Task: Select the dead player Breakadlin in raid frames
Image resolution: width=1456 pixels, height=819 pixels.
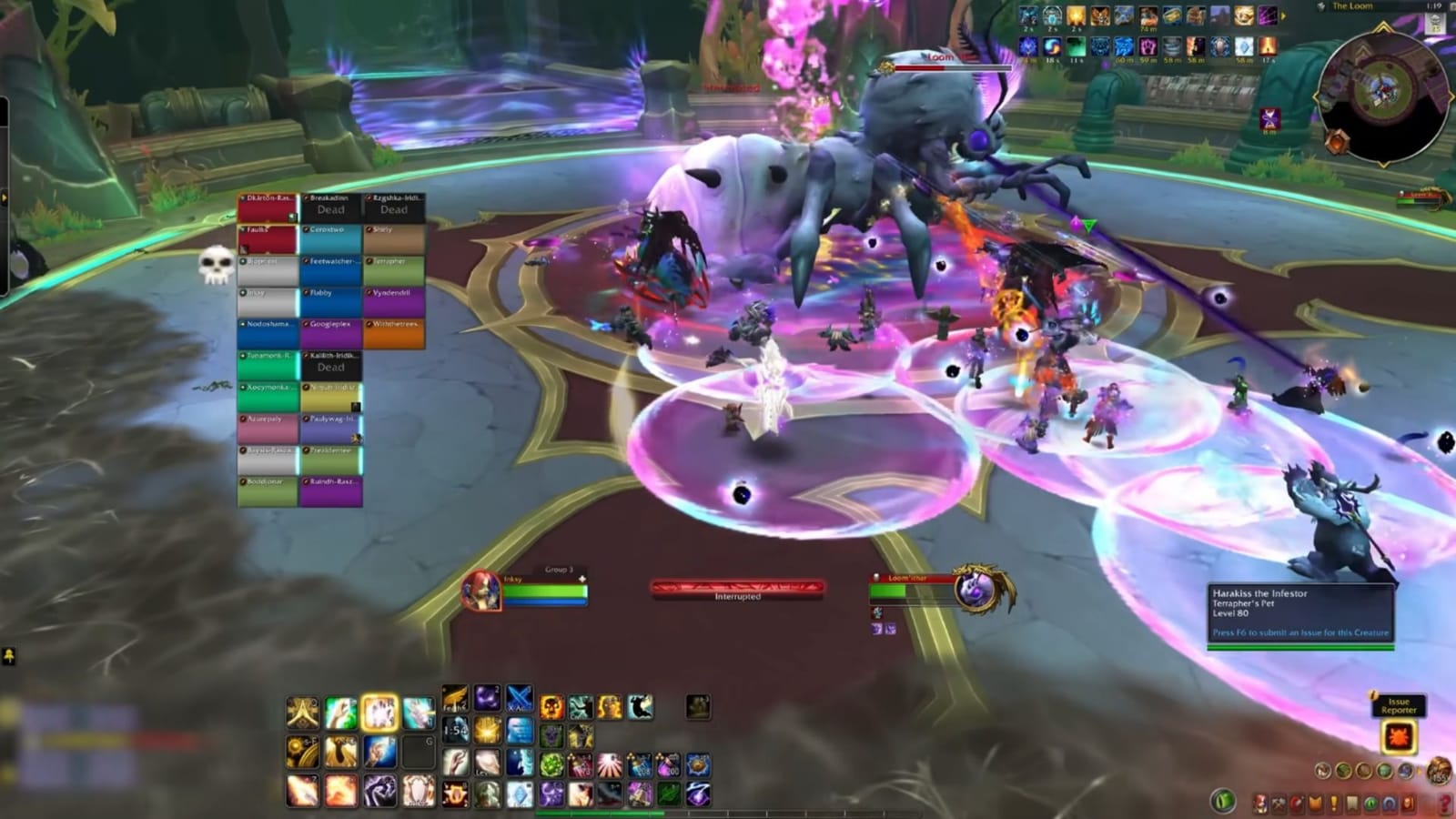Action: [x=329, y=205]
